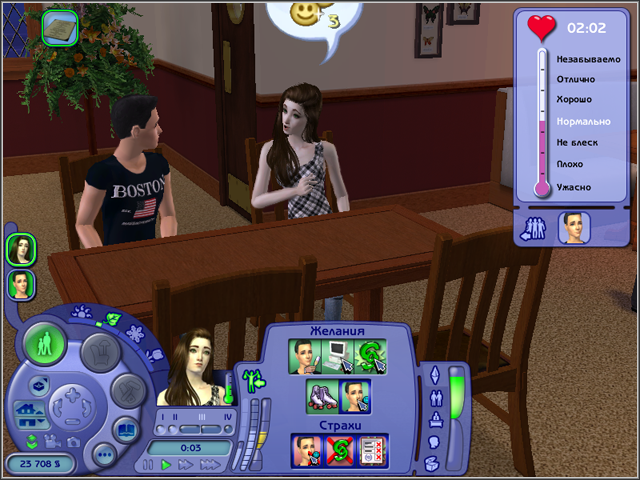
Task: Click the crossed-out money fear icon
Action: point(340,450)
